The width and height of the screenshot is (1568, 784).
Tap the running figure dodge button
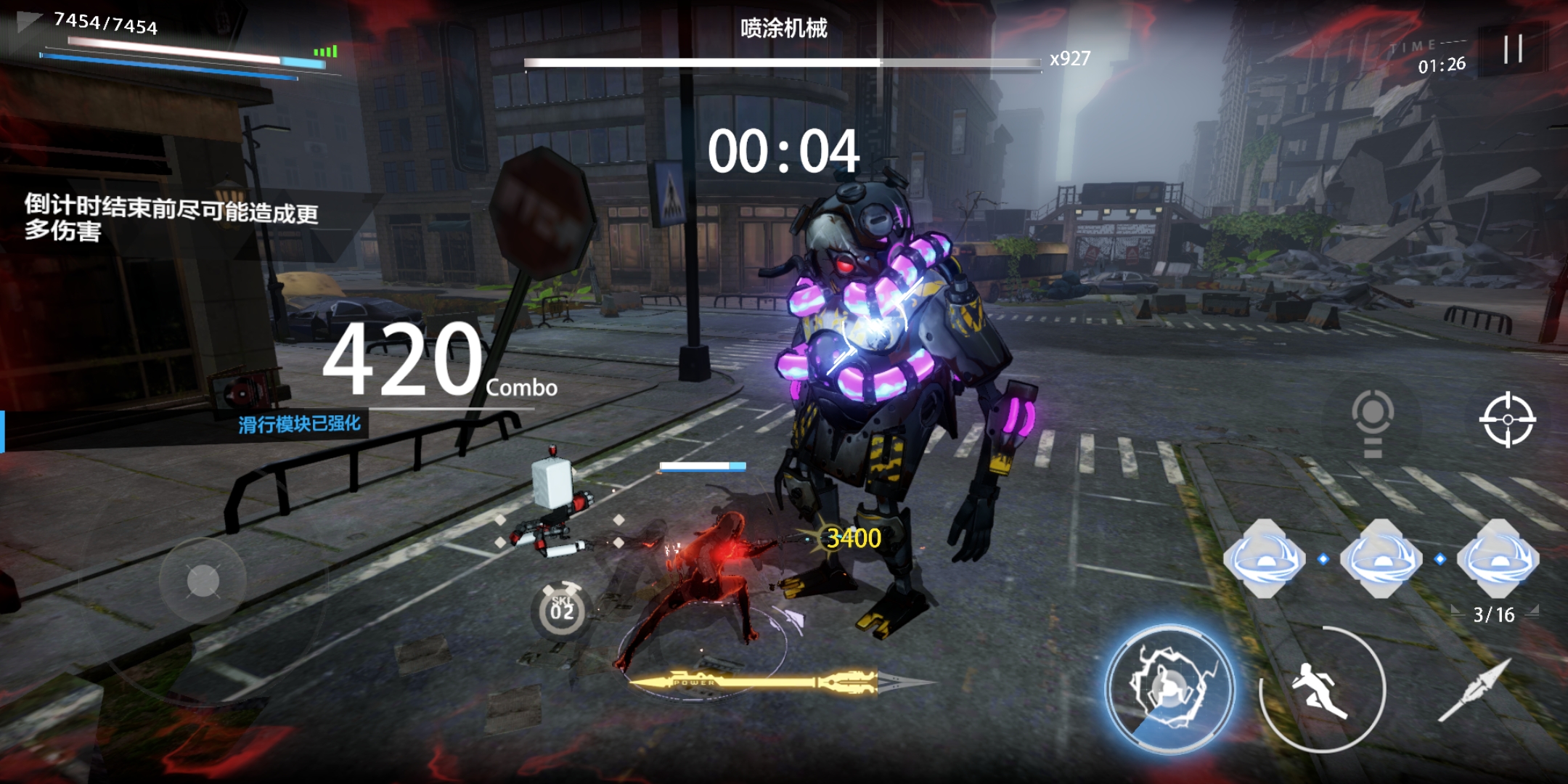point(1321,690)
